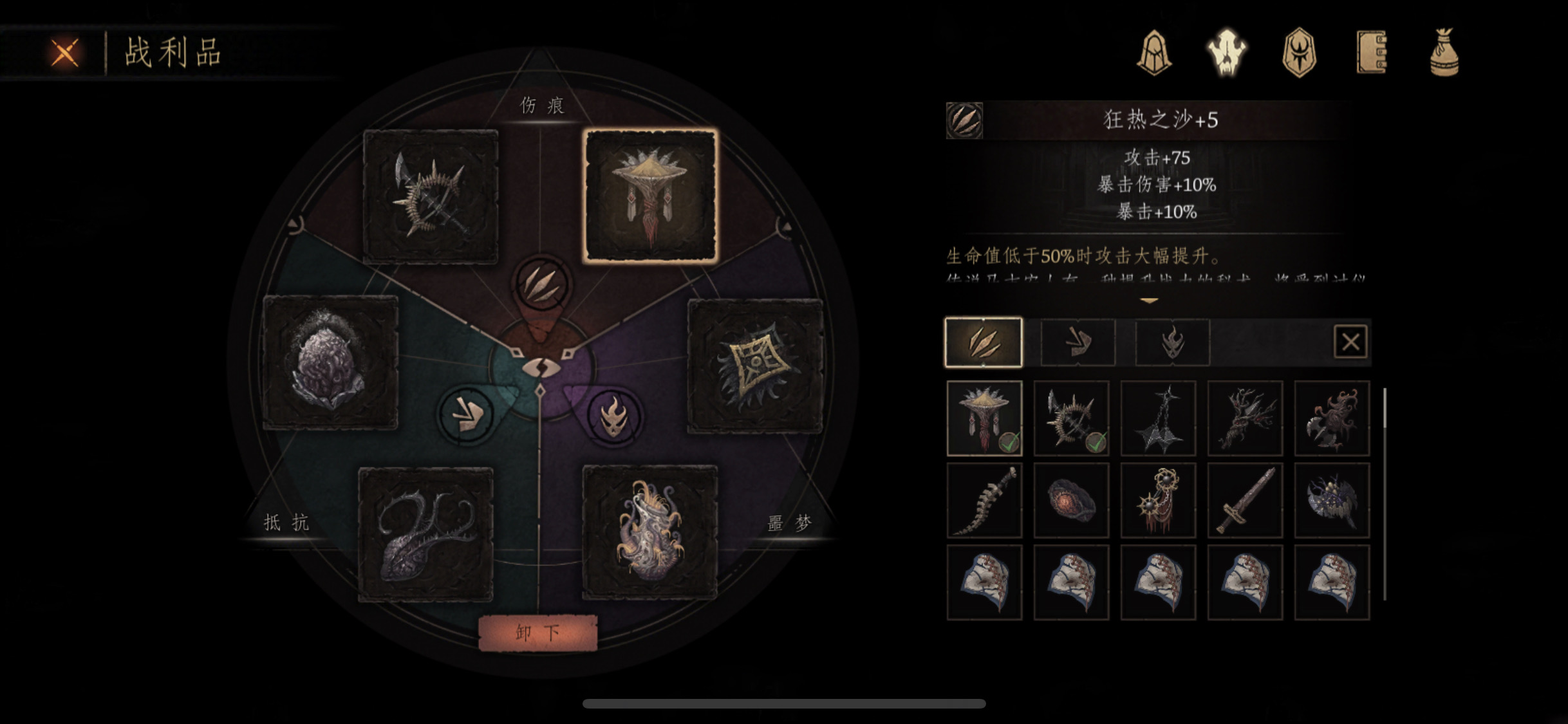Open the tied sack bag icon
Image resolution: width=1568 pixels, height=724 pixels.
pyautogui.click(x=1444, y=53)
